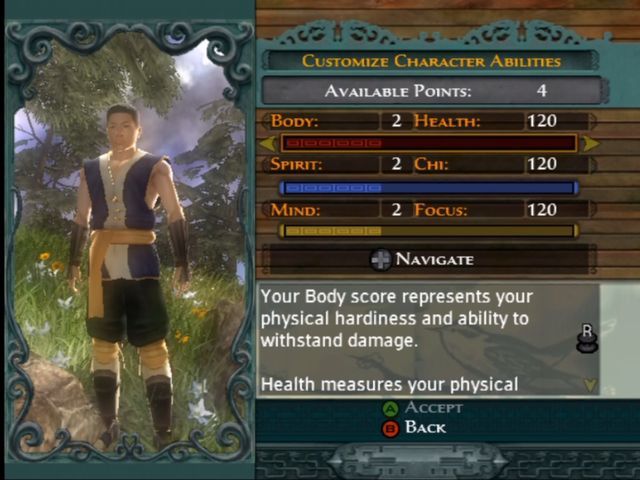Click the red Body points bar
This screenshot has width=640, height=480.
pyautogui.click(x=429, y=143)
